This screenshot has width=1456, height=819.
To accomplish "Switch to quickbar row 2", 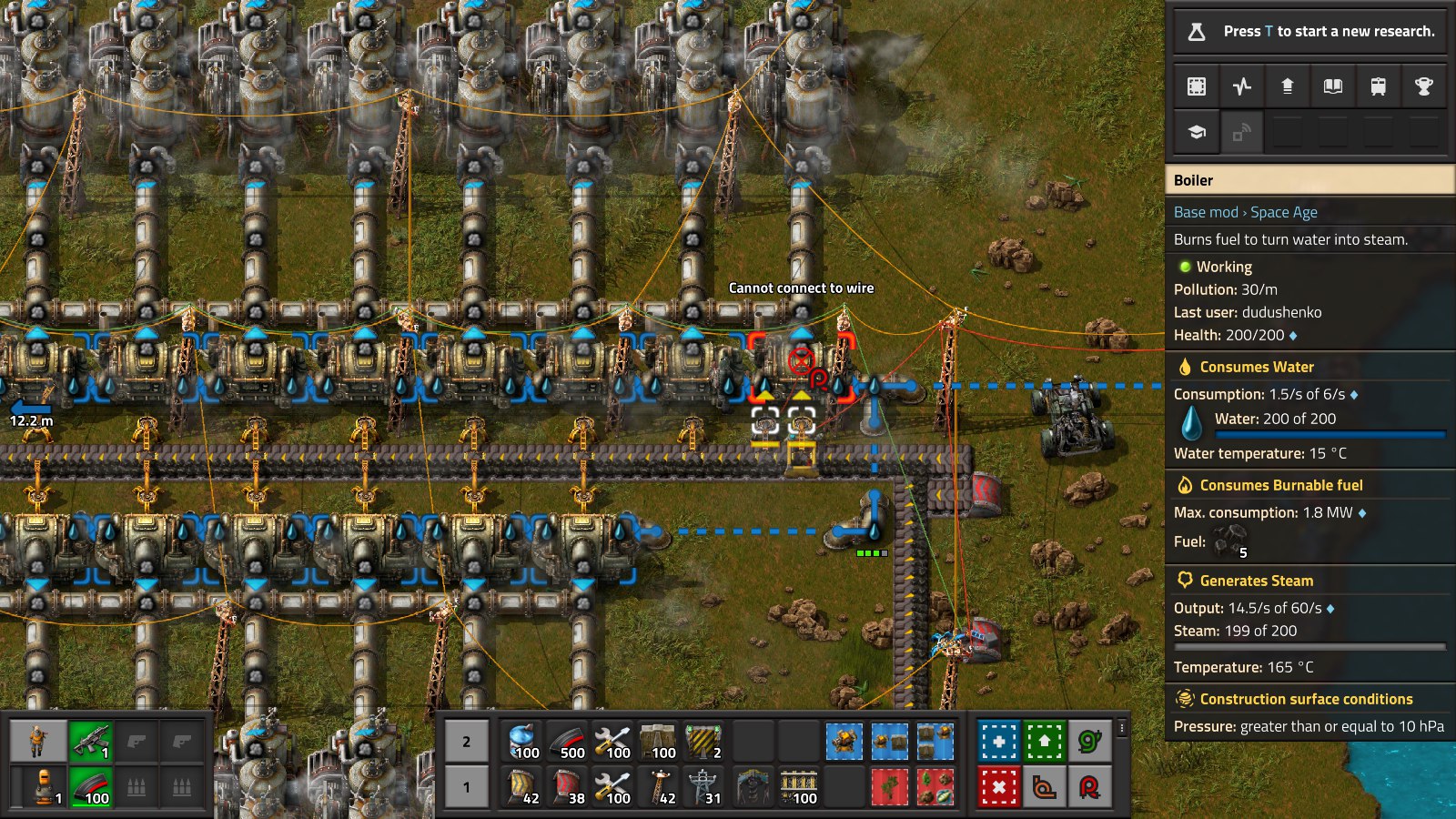I will [466, 743].
